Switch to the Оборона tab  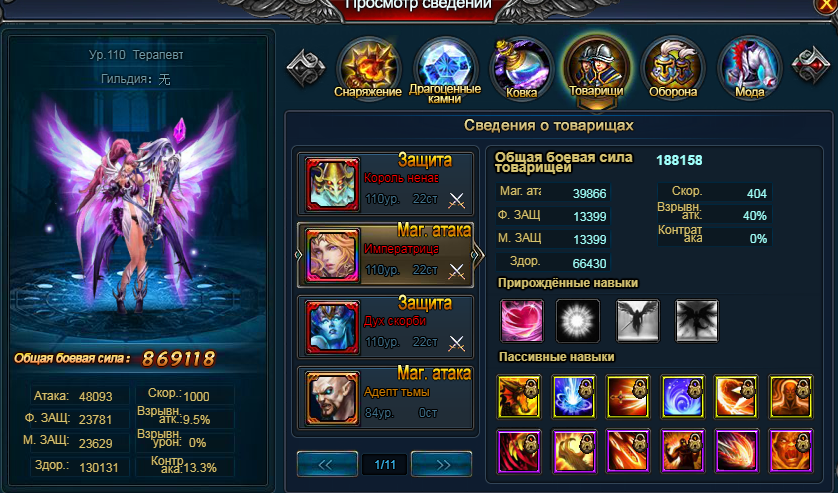672,66
